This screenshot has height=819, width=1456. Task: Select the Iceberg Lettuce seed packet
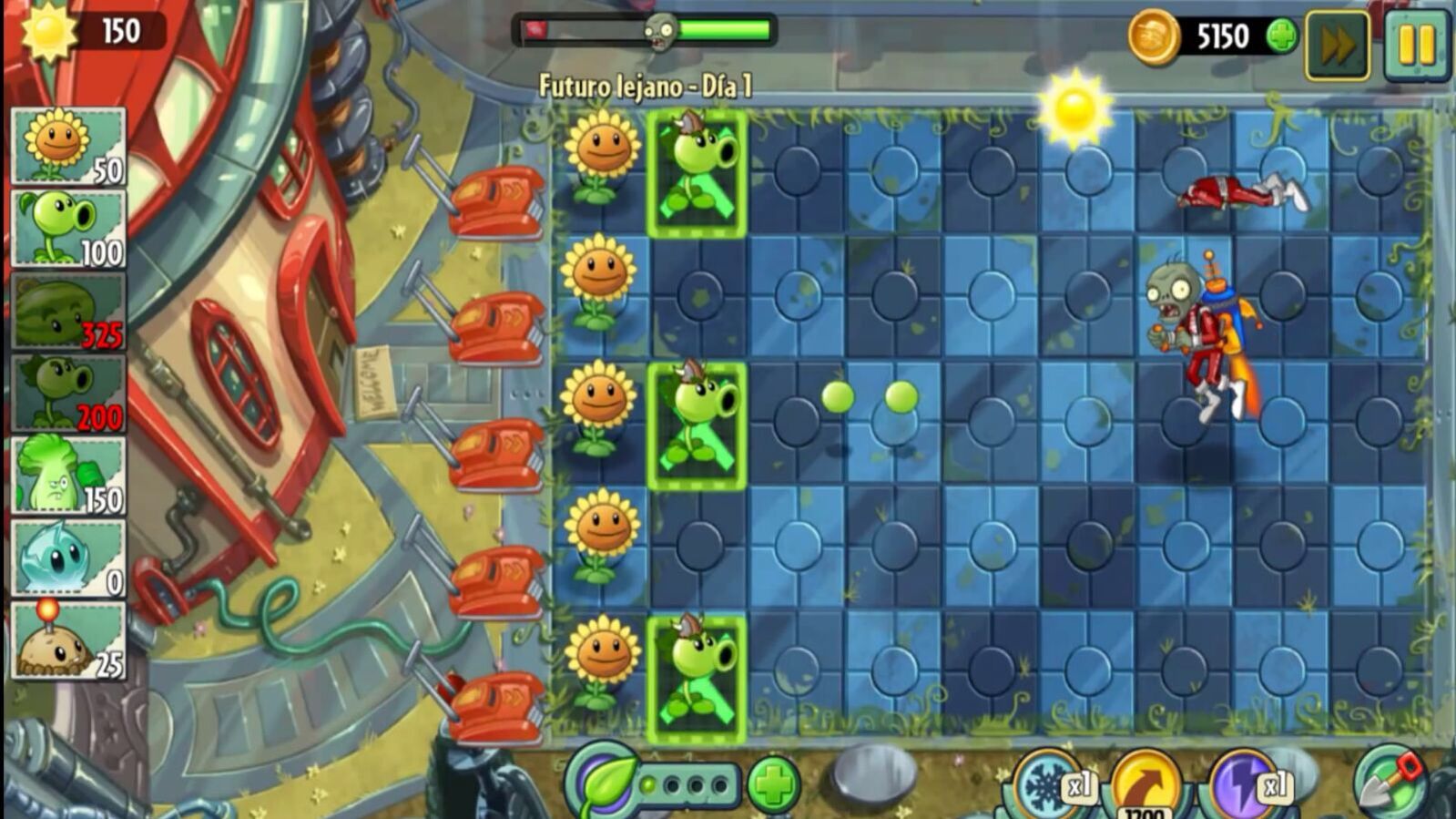[x=68, y=558]
